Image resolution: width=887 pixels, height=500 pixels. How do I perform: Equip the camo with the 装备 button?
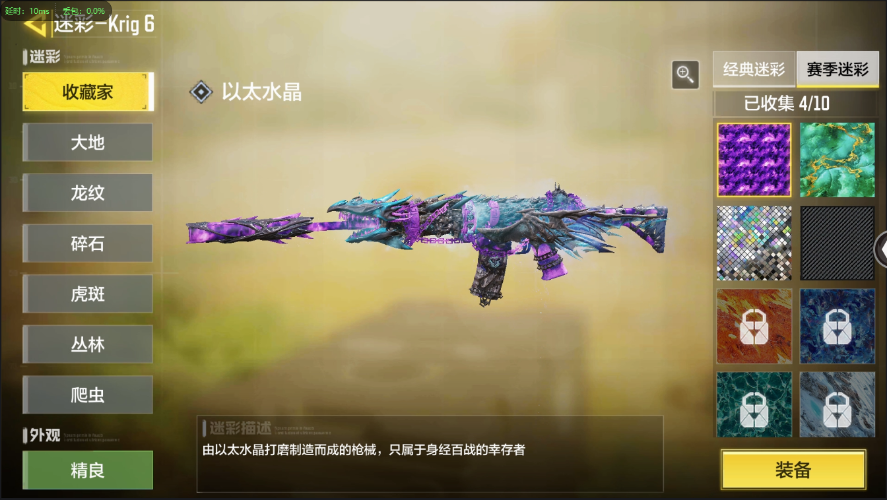[x=793, y=469]
